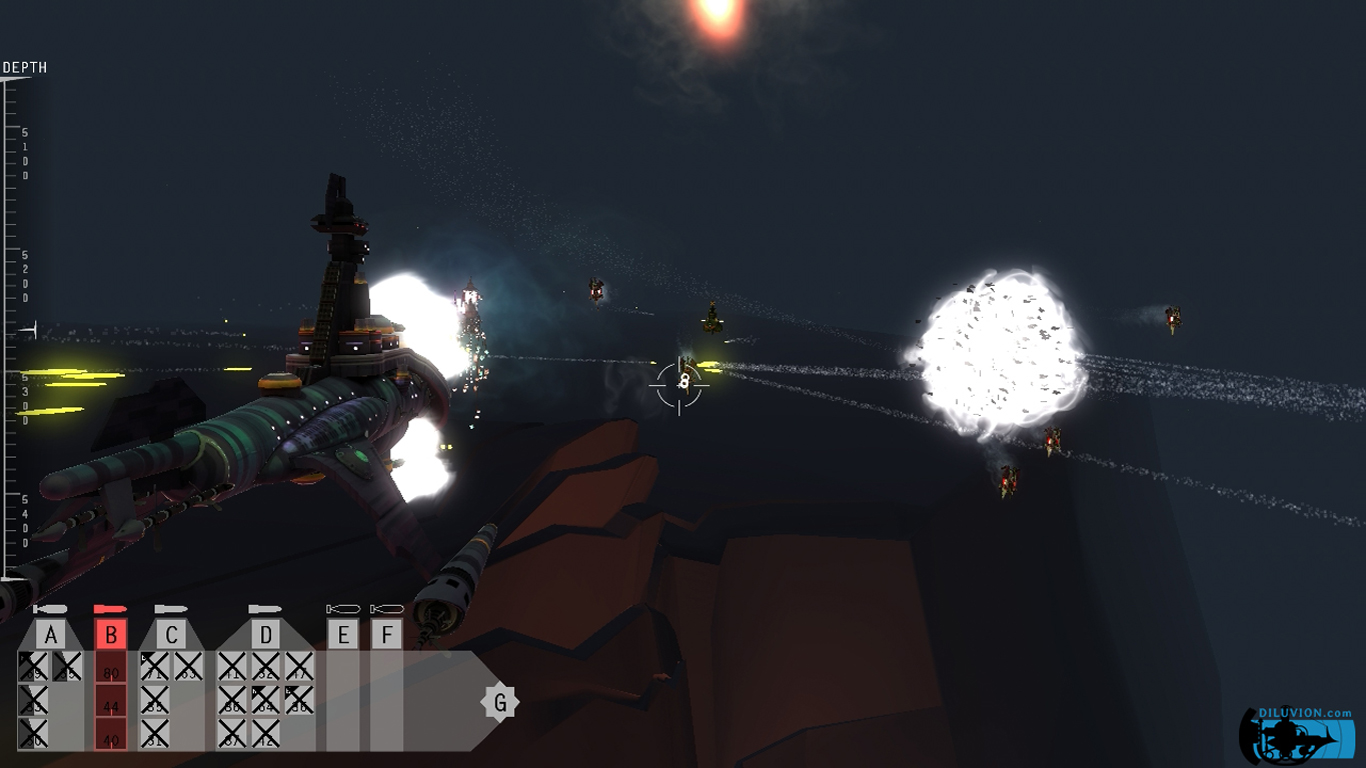Choose weapon group D
1366x768 pixels.
coord(265,634)
